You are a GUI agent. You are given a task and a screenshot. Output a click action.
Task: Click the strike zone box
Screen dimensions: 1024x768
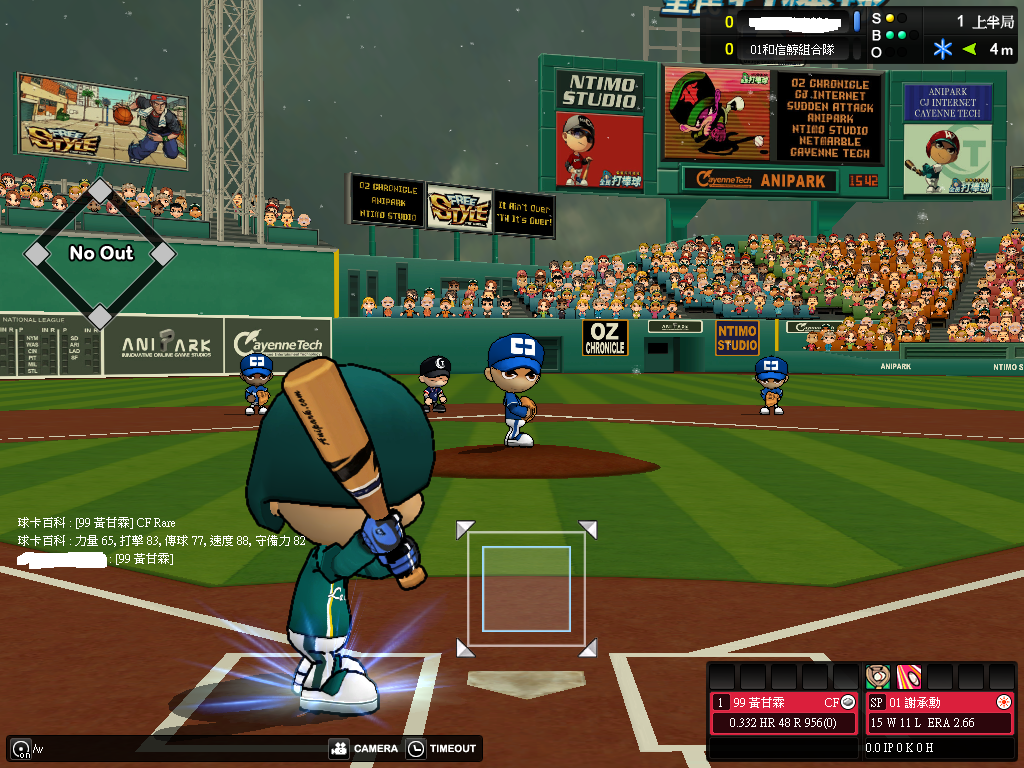(526, 589)
